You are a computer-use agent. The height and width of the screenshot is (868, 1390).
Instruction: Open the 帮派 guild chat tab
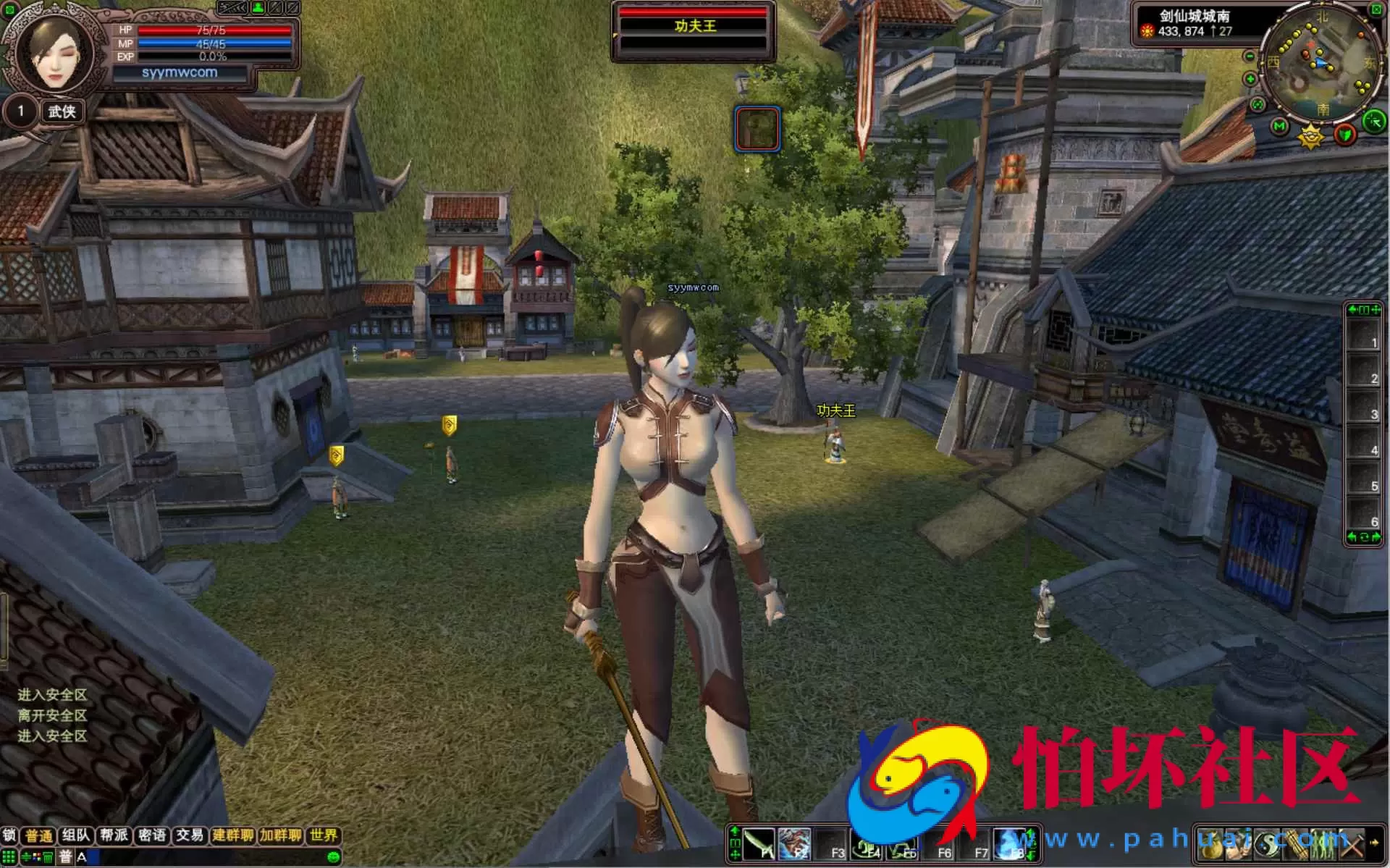tap(114, 835)
